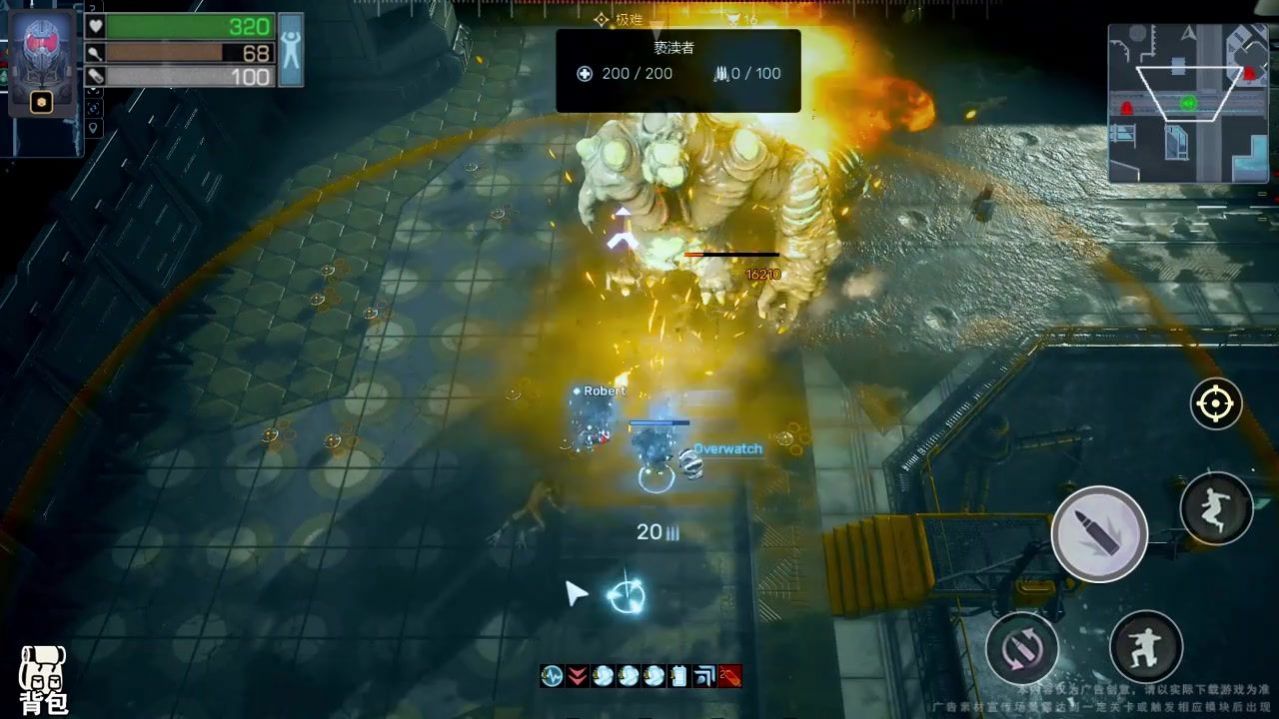The width and height of the screenshot is (1279, 719).
Task: Click the map pin icon under the portrait
Action: [x=94, y=128]
